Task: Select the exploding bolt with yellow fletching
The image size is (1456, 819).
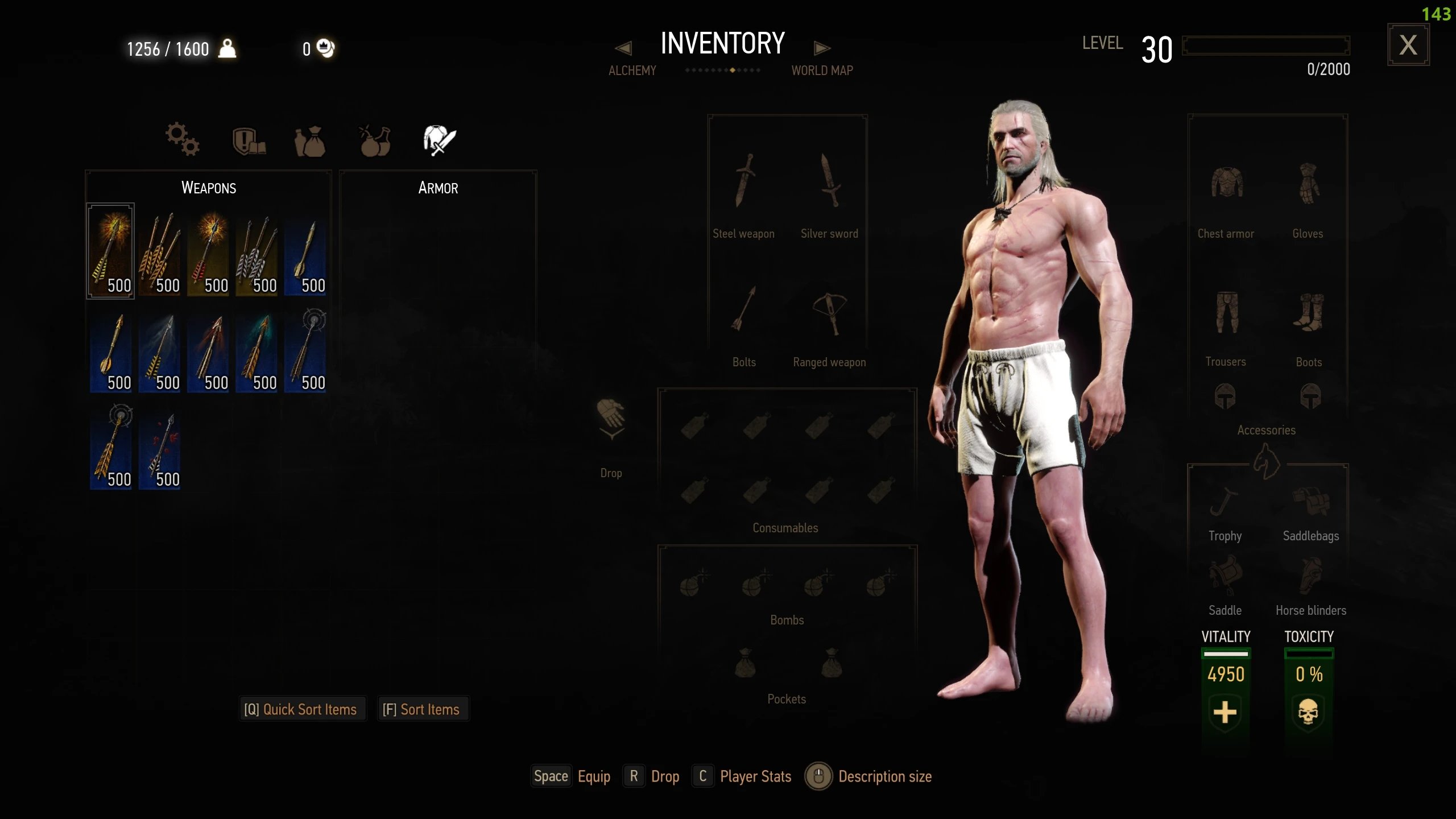Action: [110, 251]
